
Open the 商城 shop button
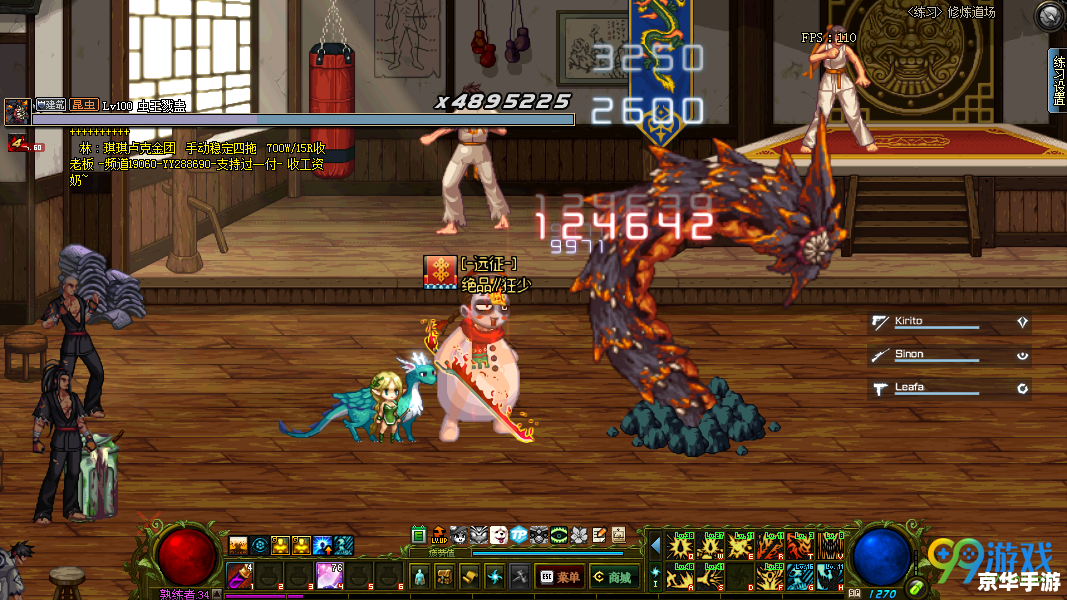pyautogui.click(x=613, y=576)
